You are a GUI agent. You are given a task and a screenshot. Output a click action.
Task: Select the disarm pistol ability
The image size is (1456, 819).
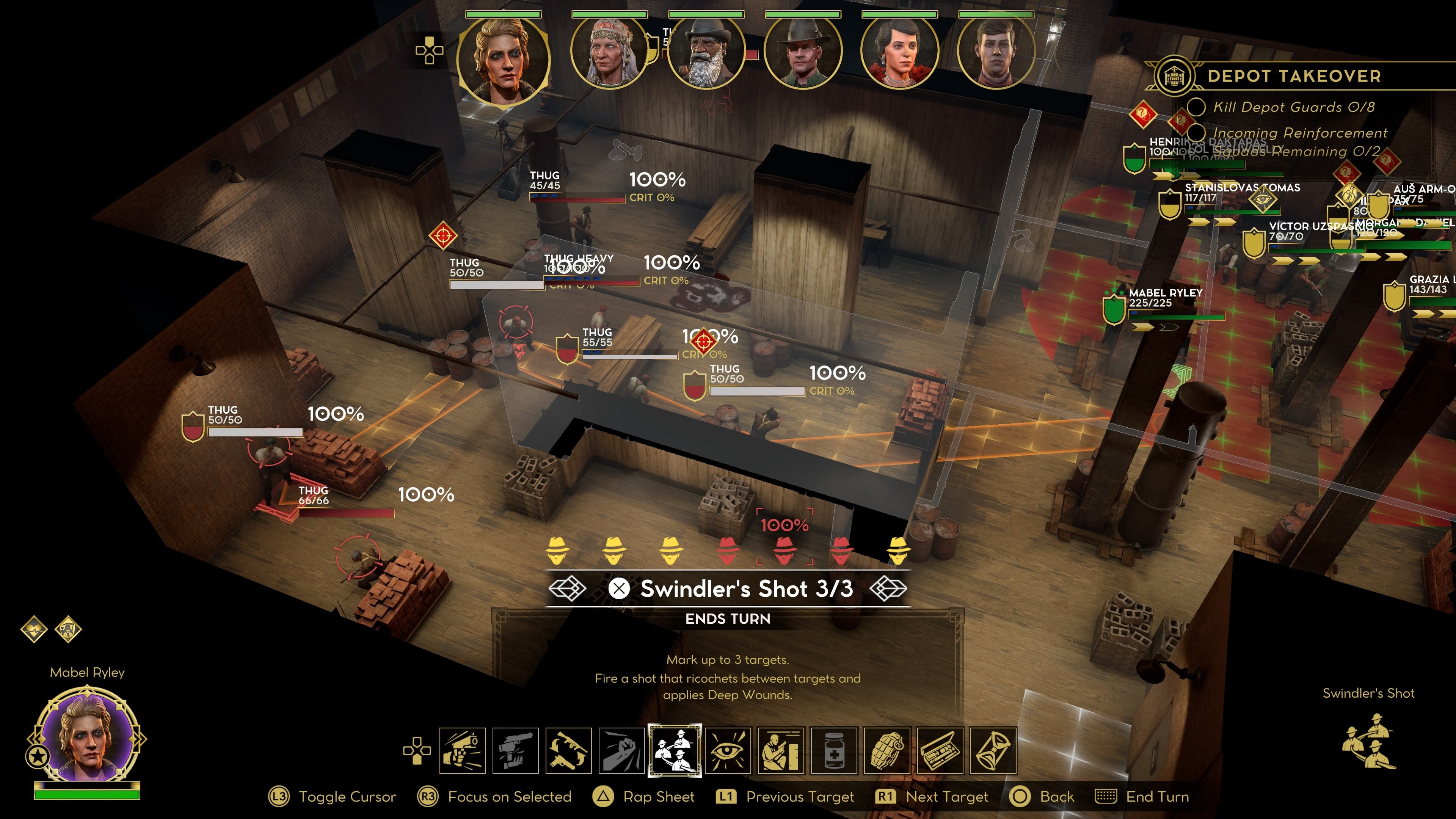[x=516, y=751]
